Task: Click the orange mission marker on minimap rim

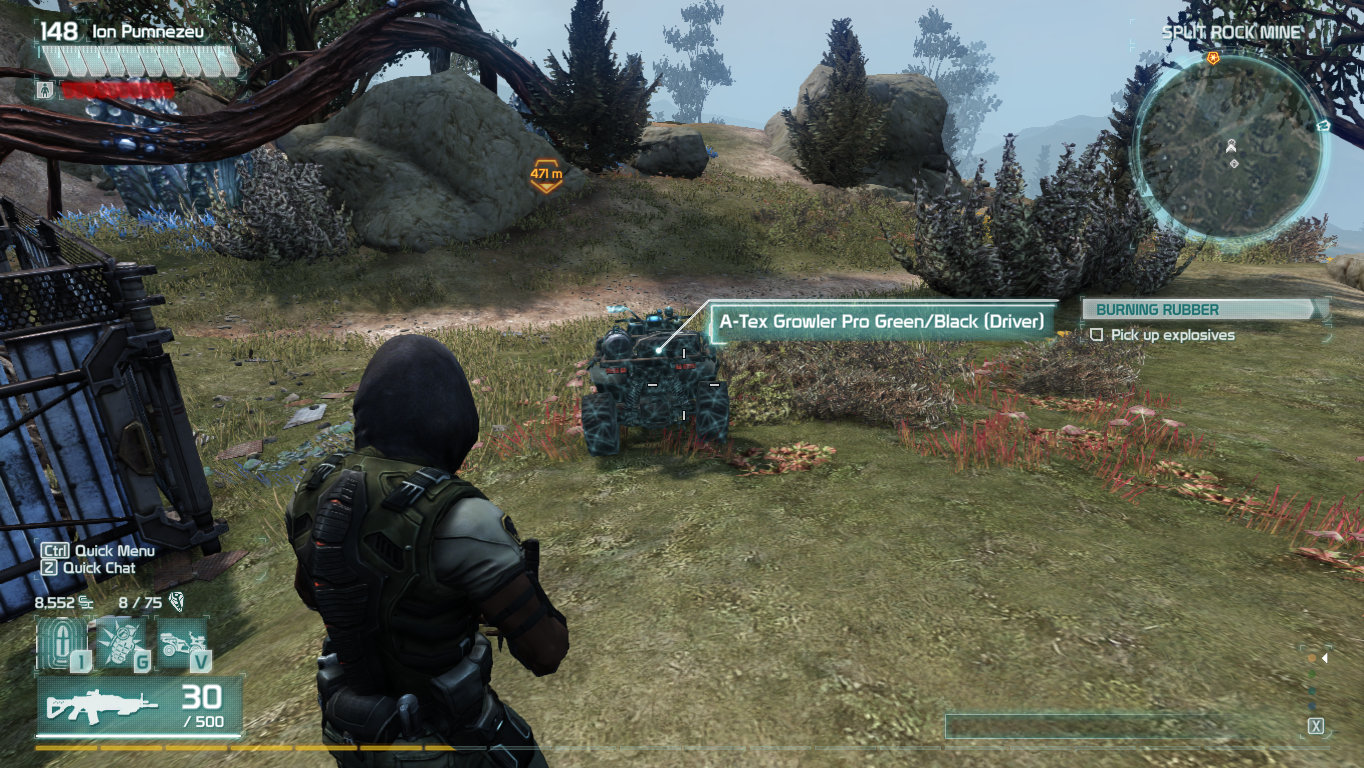Action: [x=1213, y=59]
